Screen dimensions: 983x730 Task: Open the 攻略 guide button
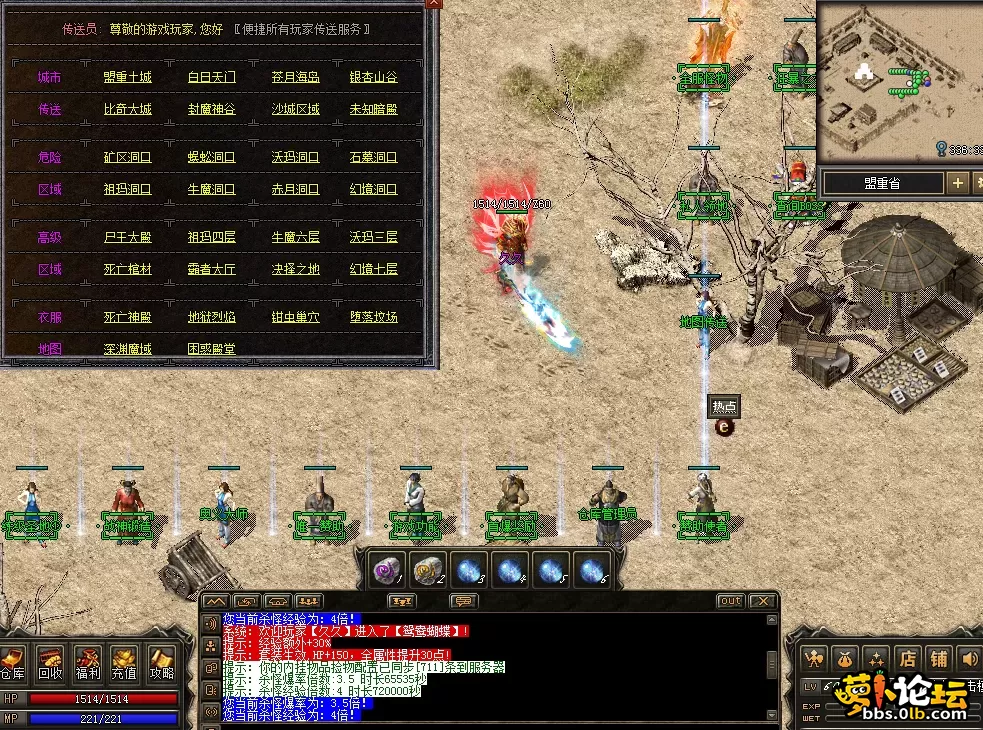point(161,661)
